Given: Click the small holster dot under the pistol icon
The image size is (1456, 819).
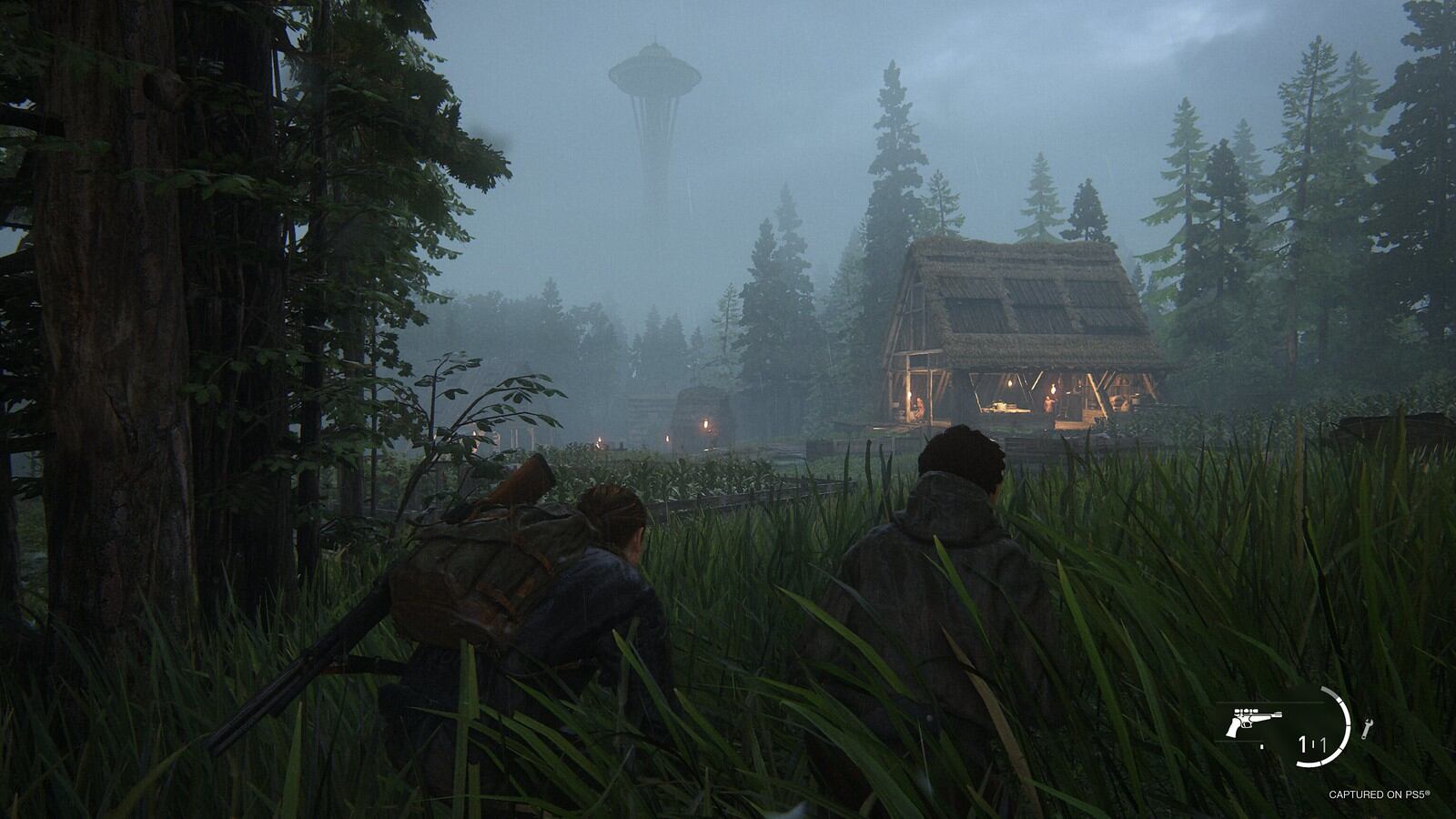Looking at the screenshot, I should [1261, 746].
